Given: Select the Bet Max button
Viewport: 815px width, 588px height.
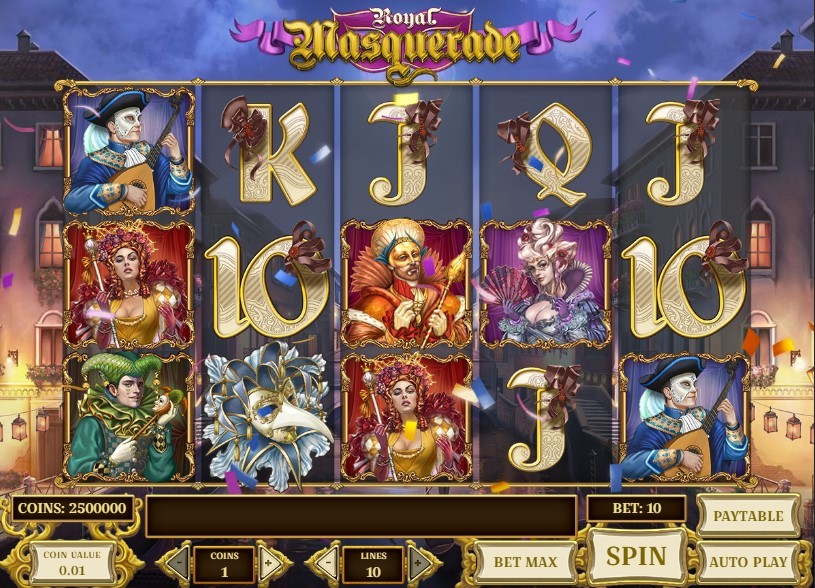Looking at the screenshot, I should click(526, 562).
